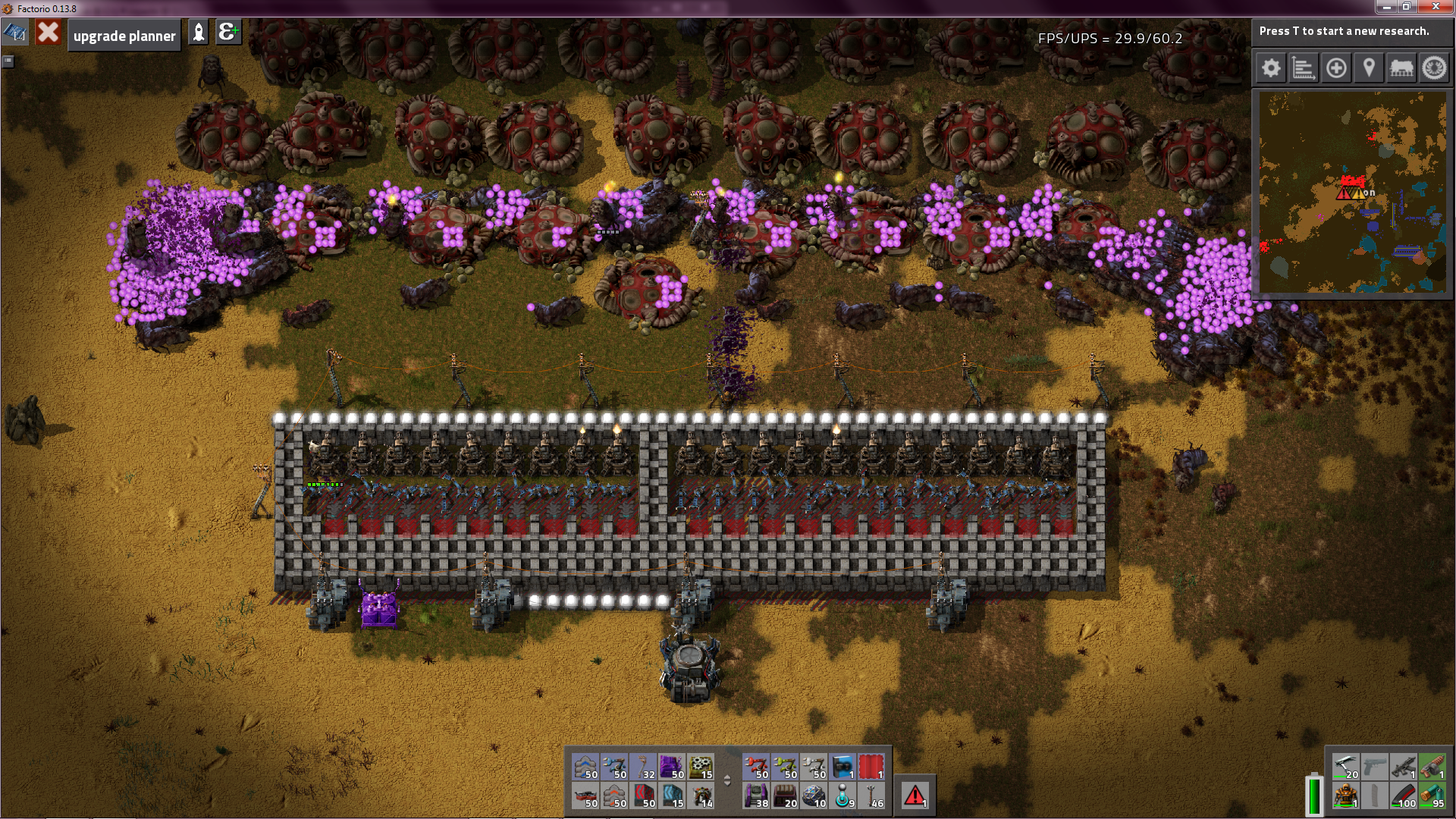The width and height of the screenshot is (1456, 819).
Task: Select the purple chest hotbar slot
Action: [671, 767]
